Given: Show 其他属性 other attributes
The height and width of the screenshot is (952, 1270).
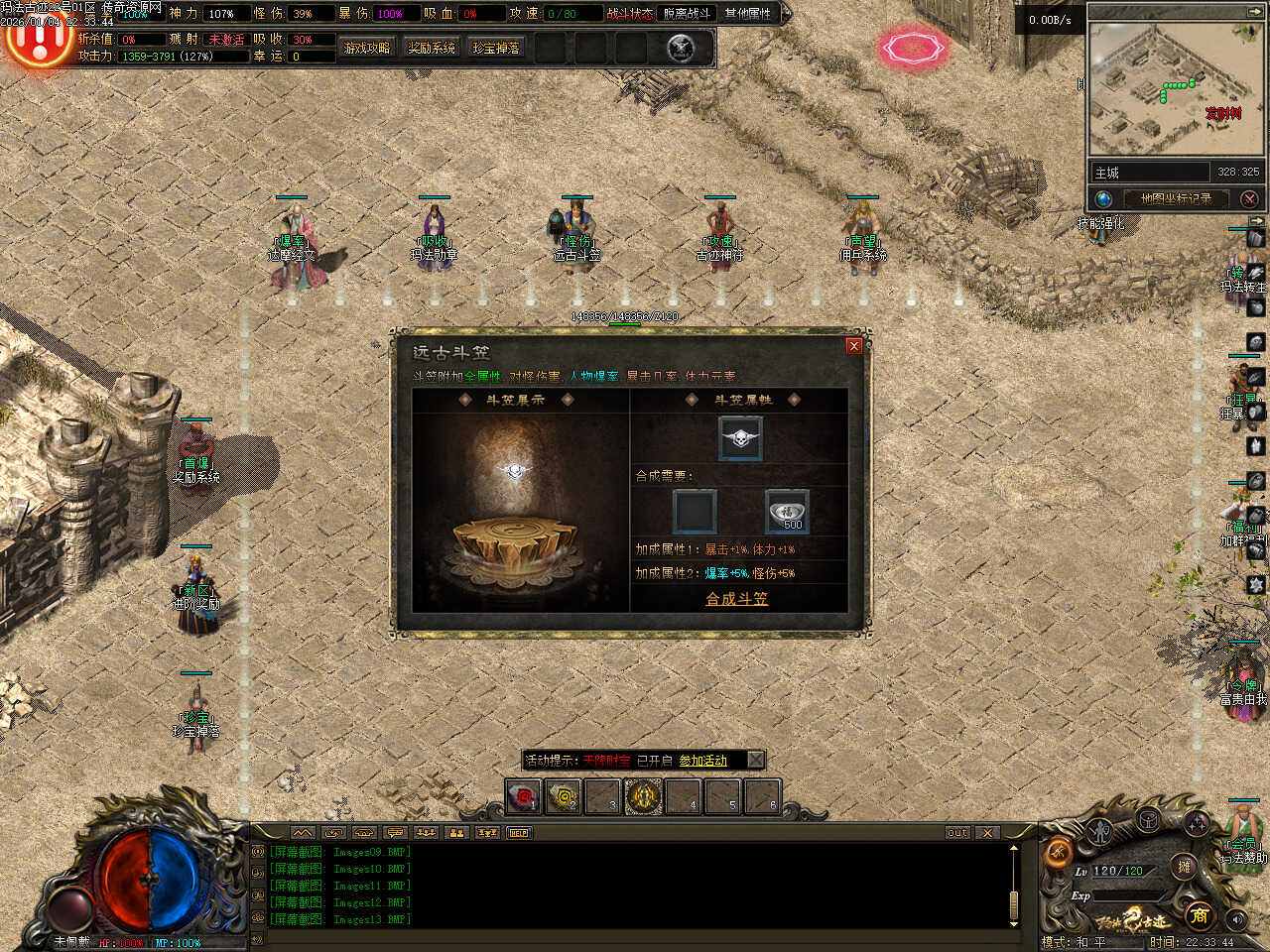Looking at the screenshot, I should [747, 14].
